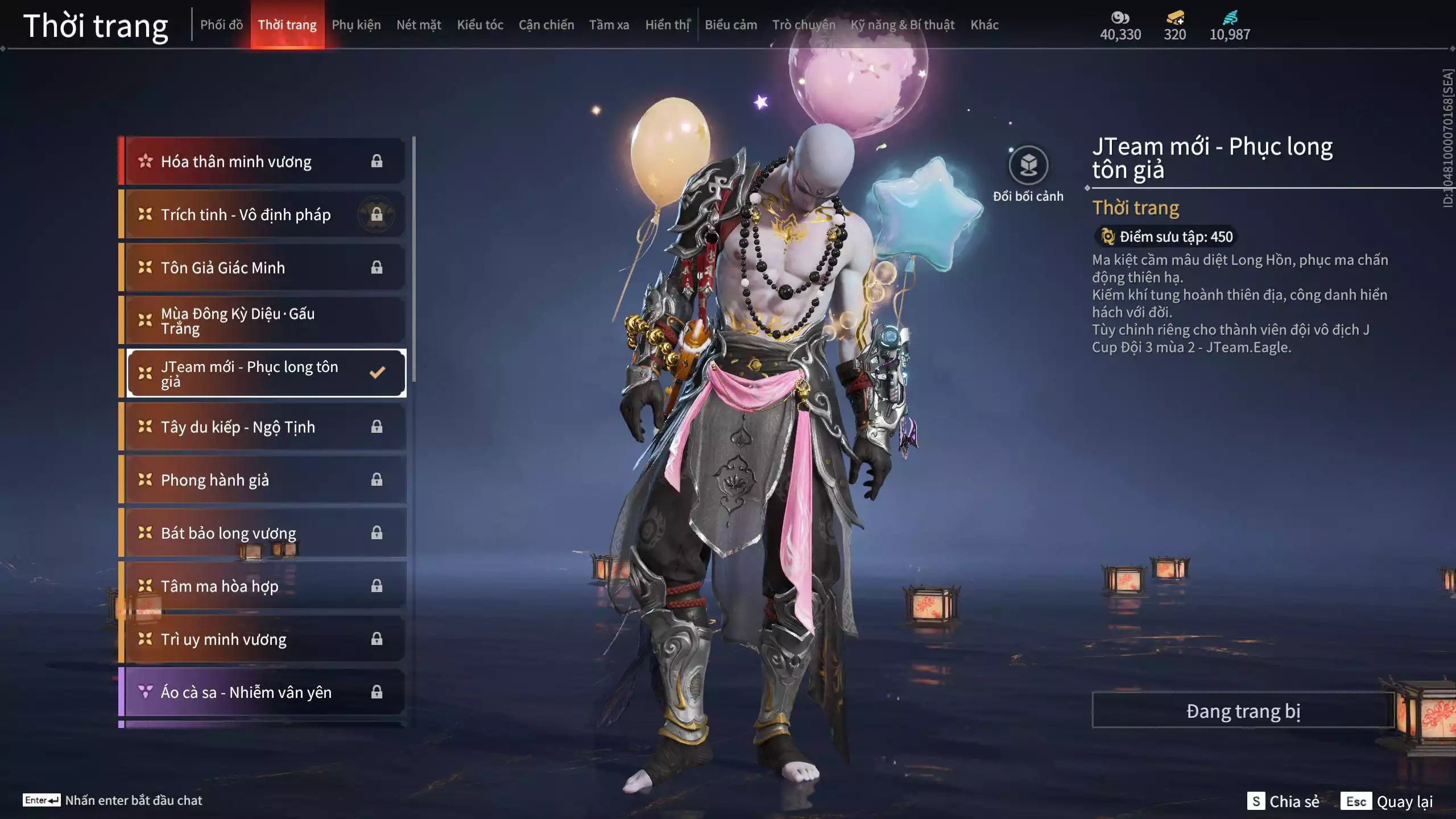
Task: Click Chia sẻ to share outfit
Action: [1283, 801]
